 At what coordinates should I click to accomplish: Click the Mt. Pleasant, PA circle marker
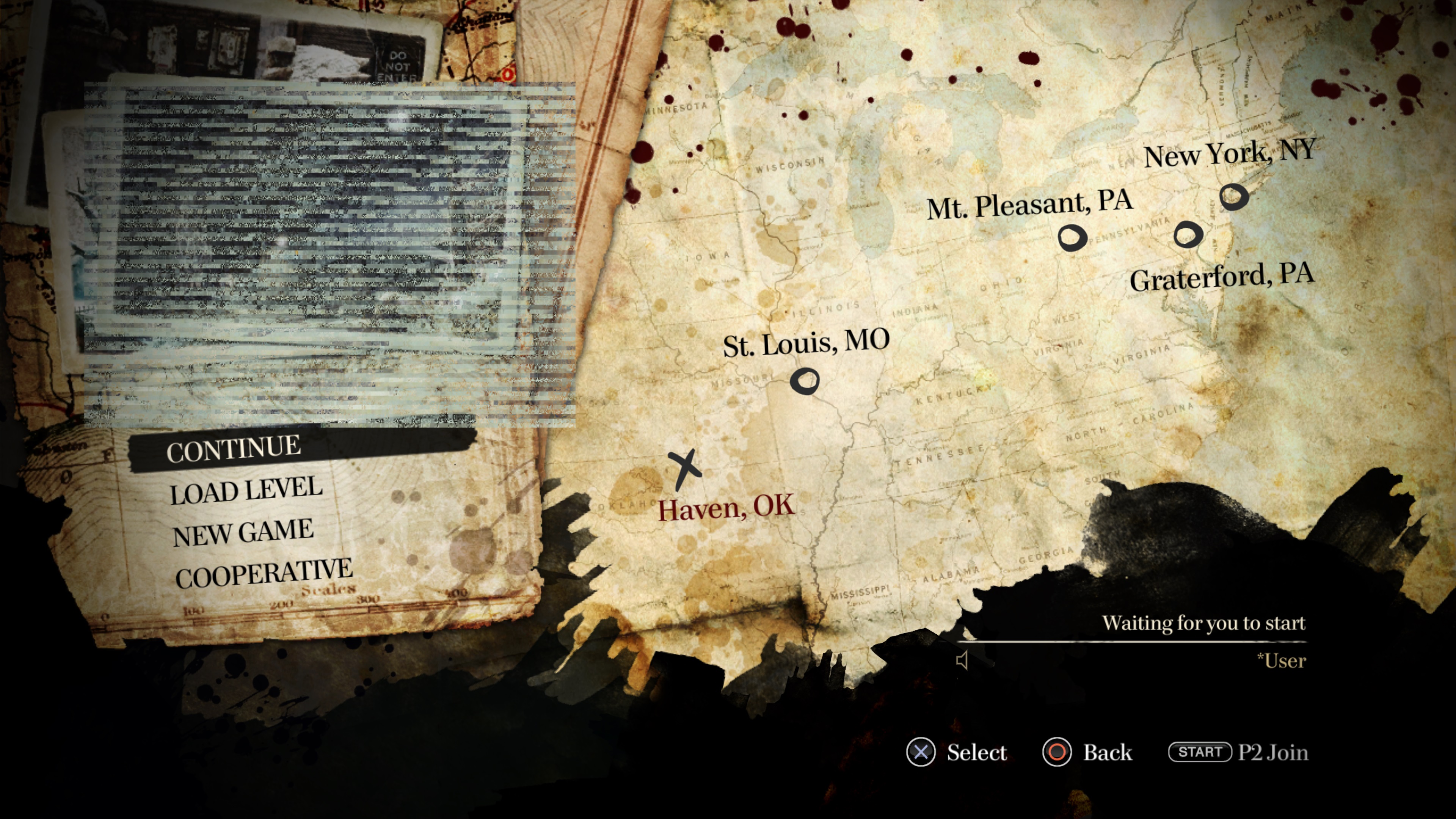[x=1073, y=237]
